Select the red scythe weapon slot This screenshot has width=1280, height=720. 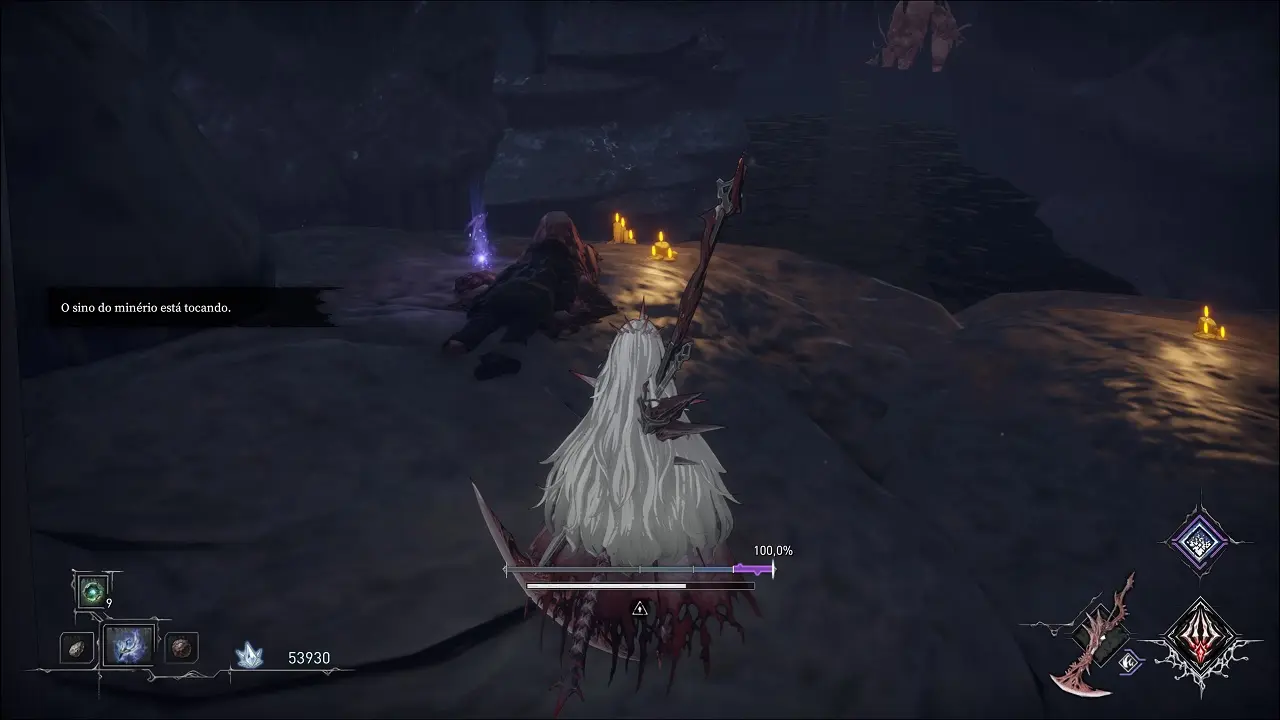1097,634
